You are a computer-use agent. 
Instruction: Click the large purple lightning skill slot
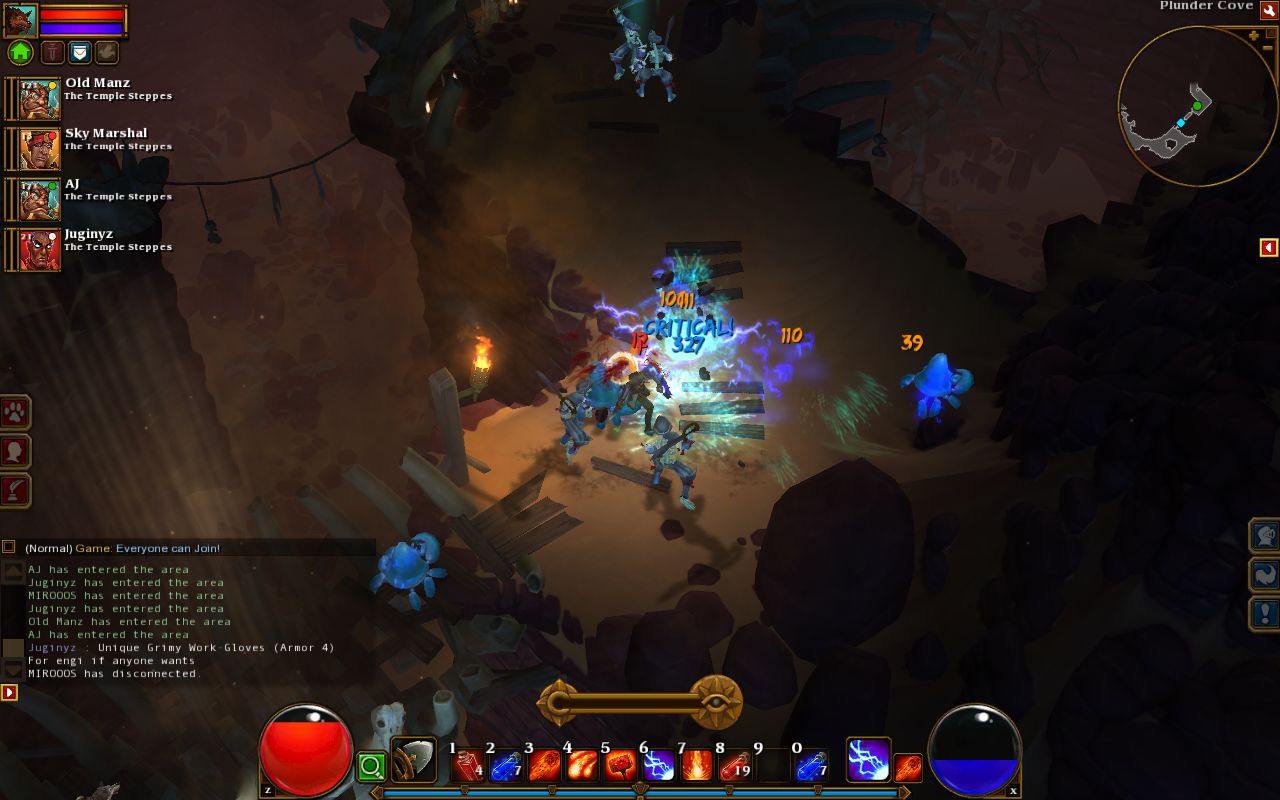pos(868,760)
